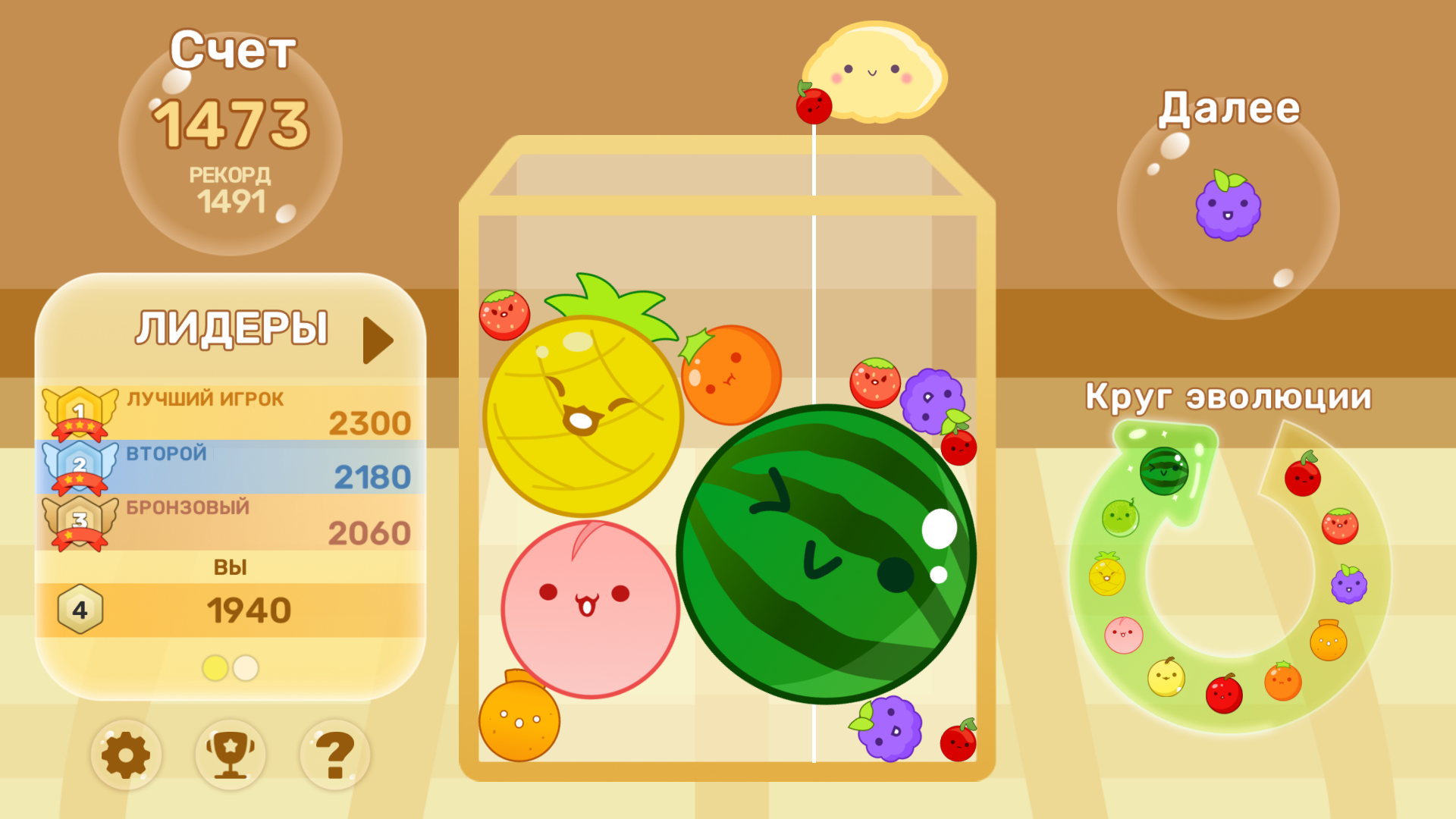Select the watermelon on the evolution circle
This screenshot has height=819, width=1456.
[x=1164, y=472]
